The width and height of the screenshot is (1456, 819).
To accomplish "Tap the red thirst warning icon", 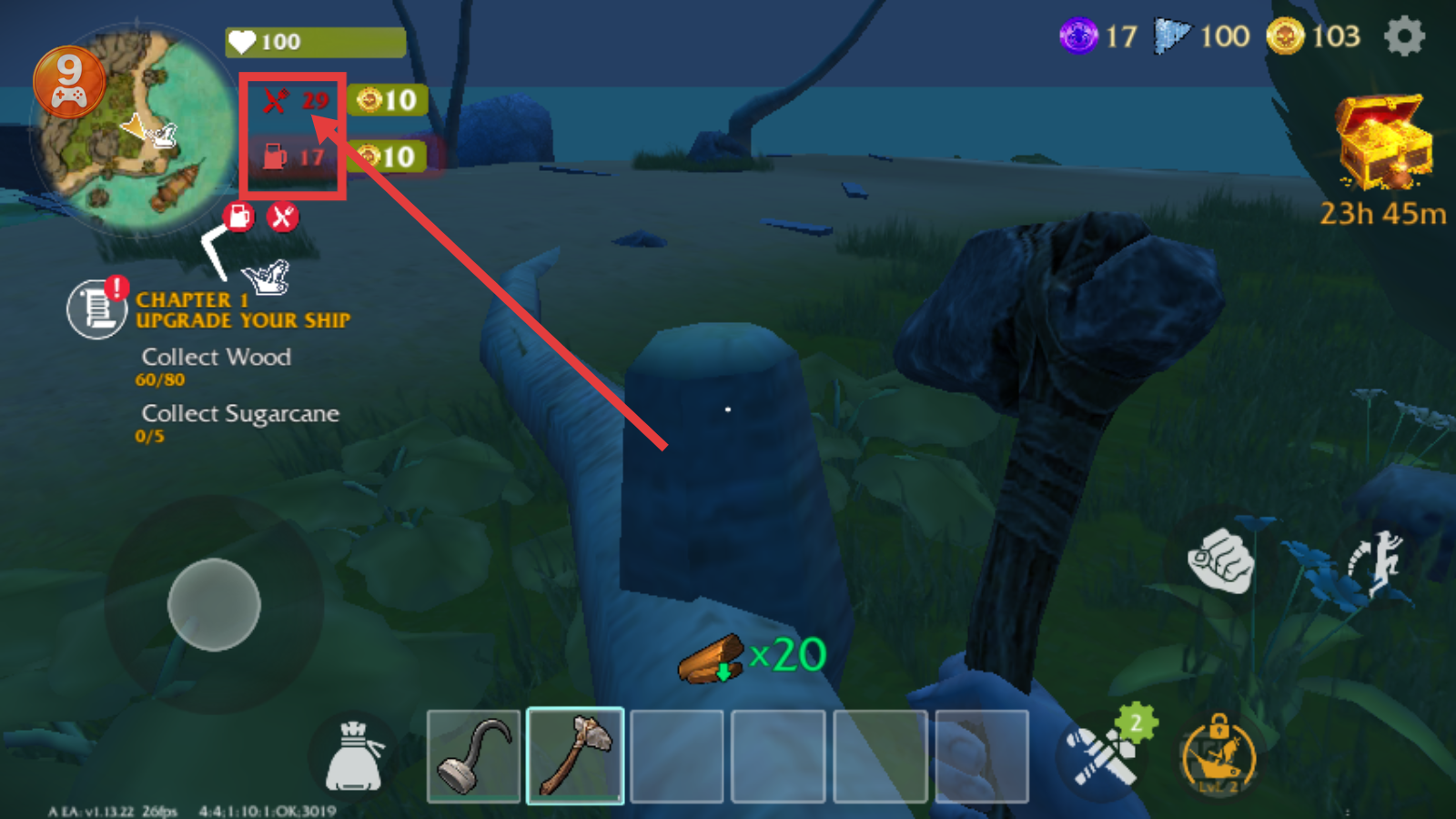I will [x=239, y=217].
